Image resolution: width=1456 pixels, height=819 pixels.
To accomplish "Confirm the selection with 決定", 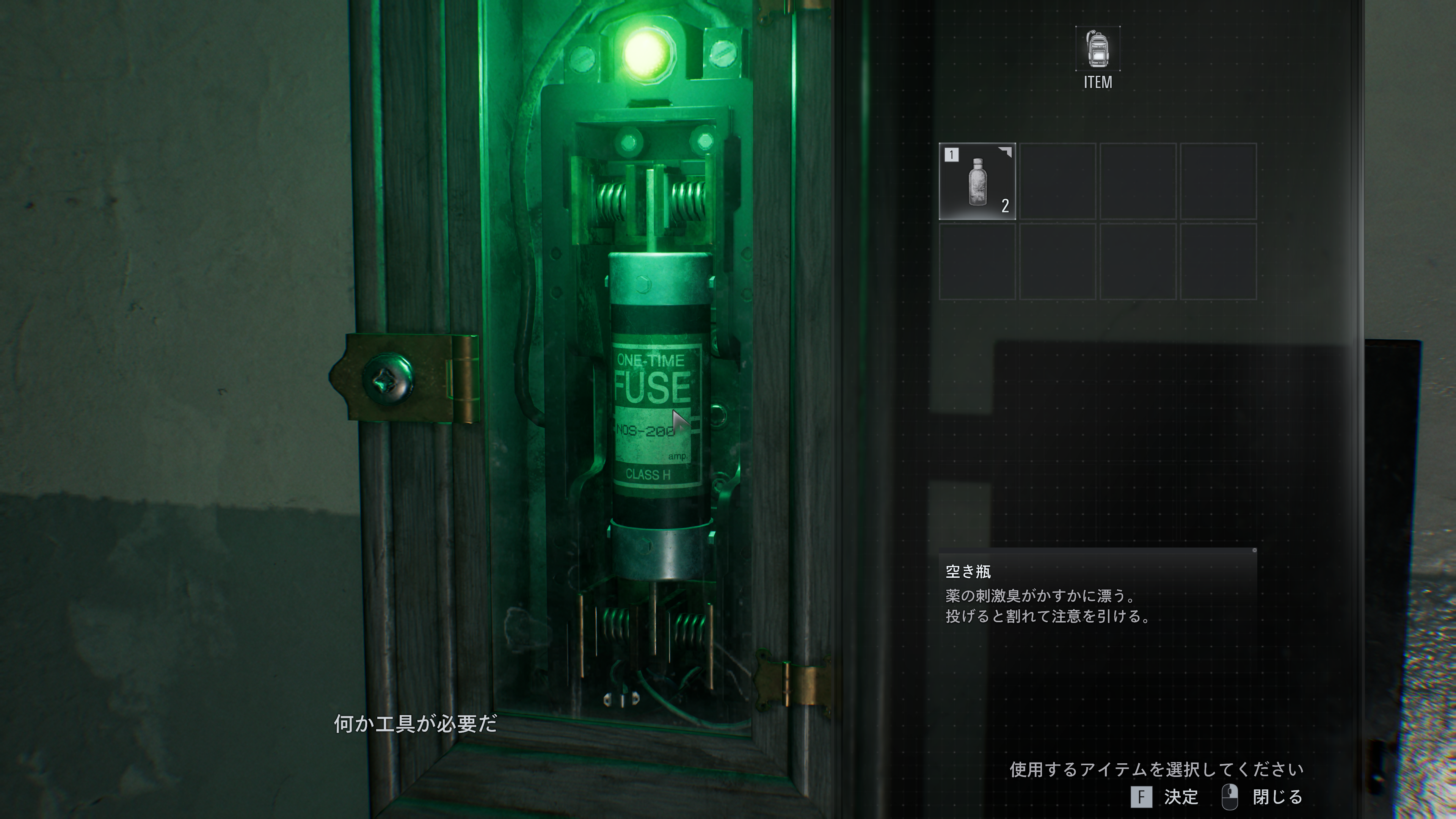I will coord(1166,797).
